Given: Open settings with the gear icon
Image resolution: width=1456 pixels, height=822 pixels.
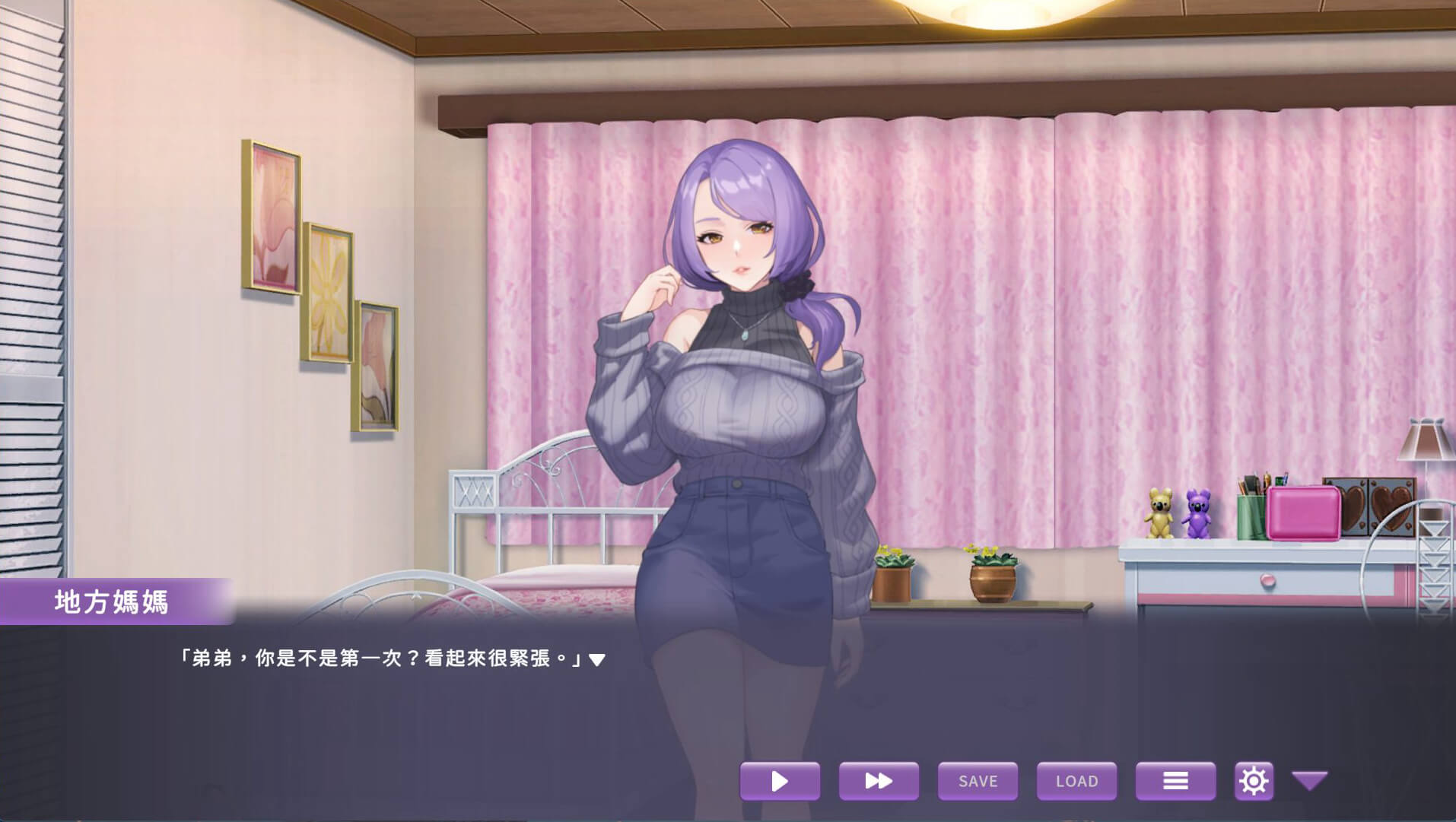Looking at the screenshot, I should [1254, 781].
